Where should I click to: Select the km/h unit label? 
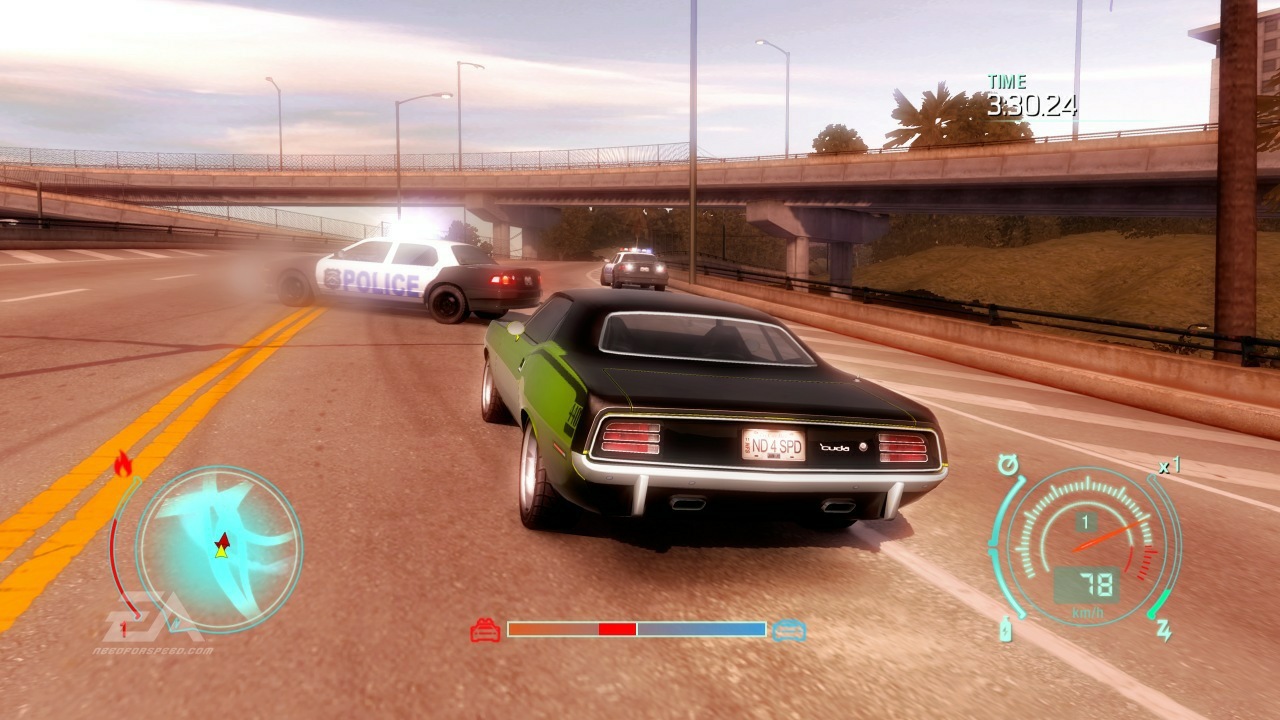click(1088, 610)
